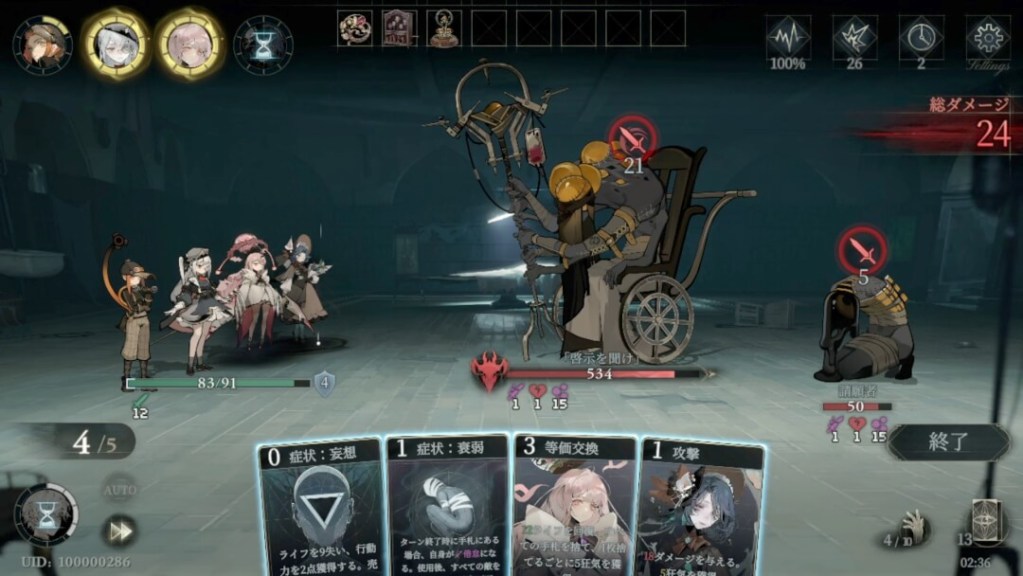This screenshot has width=1023, height=576.
Task: Toggle the fast-forward speed button
Action: pos(120,530)
